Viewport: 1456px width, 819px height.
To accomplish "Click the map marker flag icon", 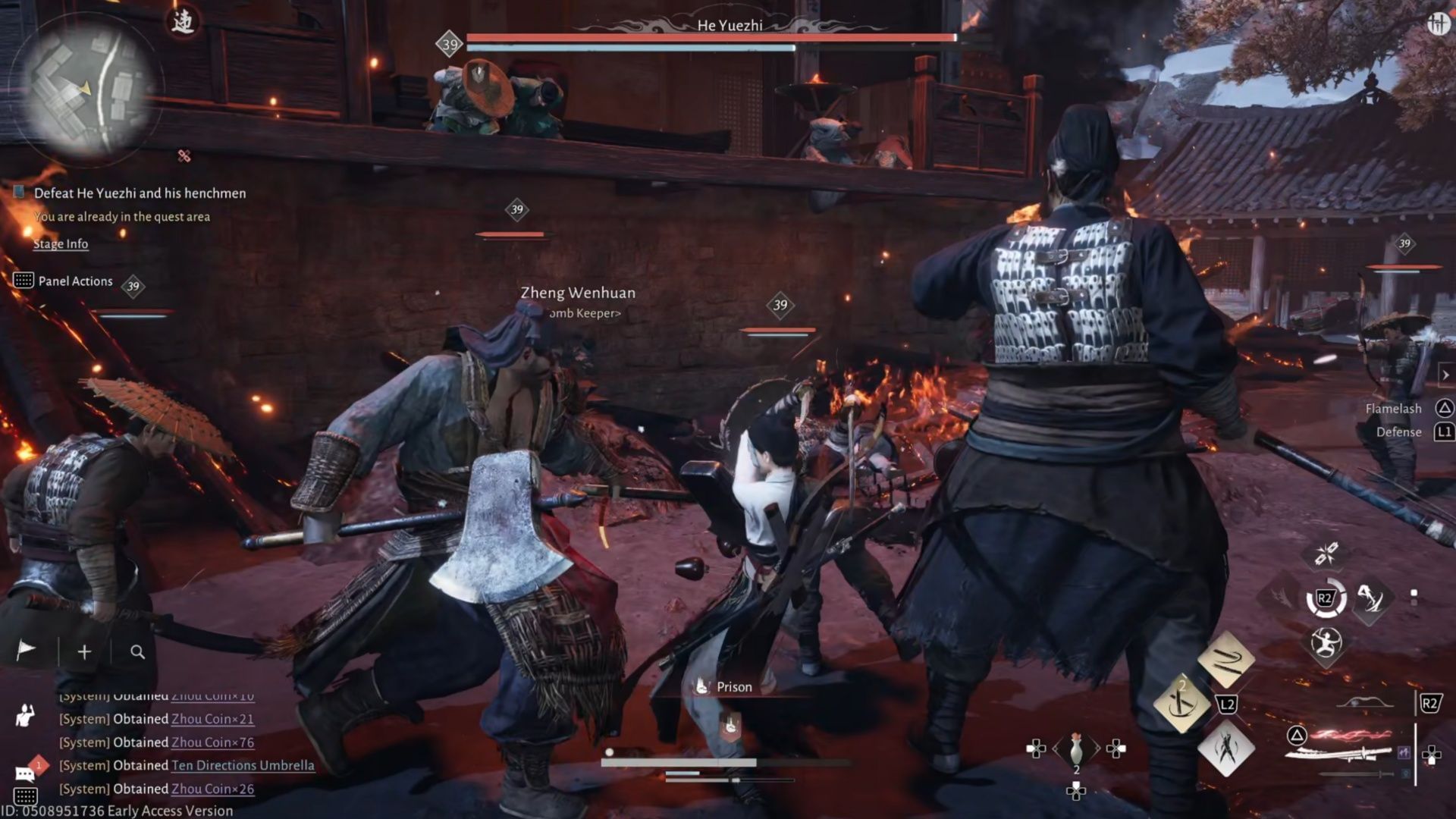I will tap(25, 650).
